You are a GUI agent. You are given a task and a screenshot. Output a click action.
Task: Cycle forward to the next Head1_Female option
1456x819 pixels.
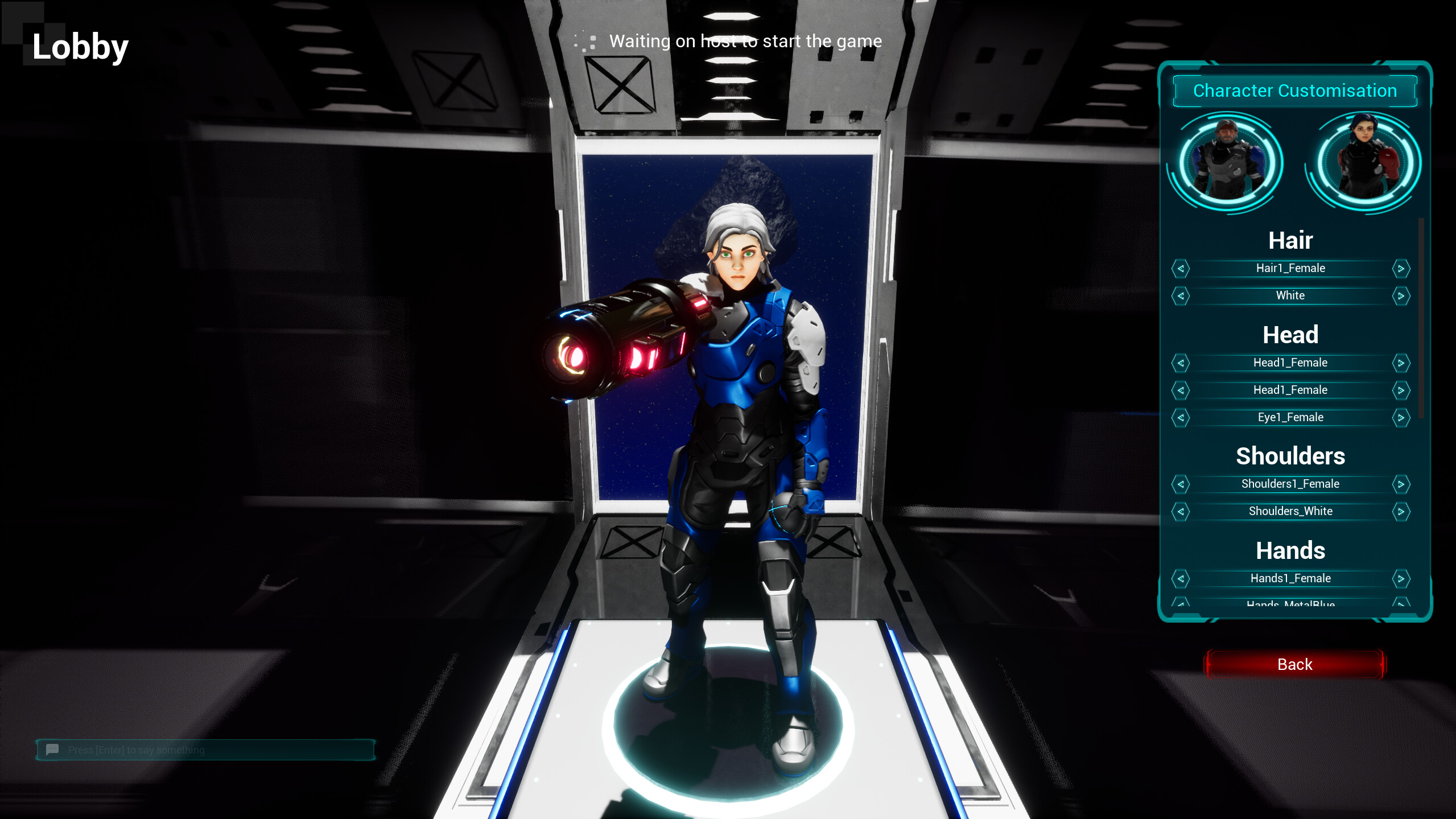pos(1402,363)
